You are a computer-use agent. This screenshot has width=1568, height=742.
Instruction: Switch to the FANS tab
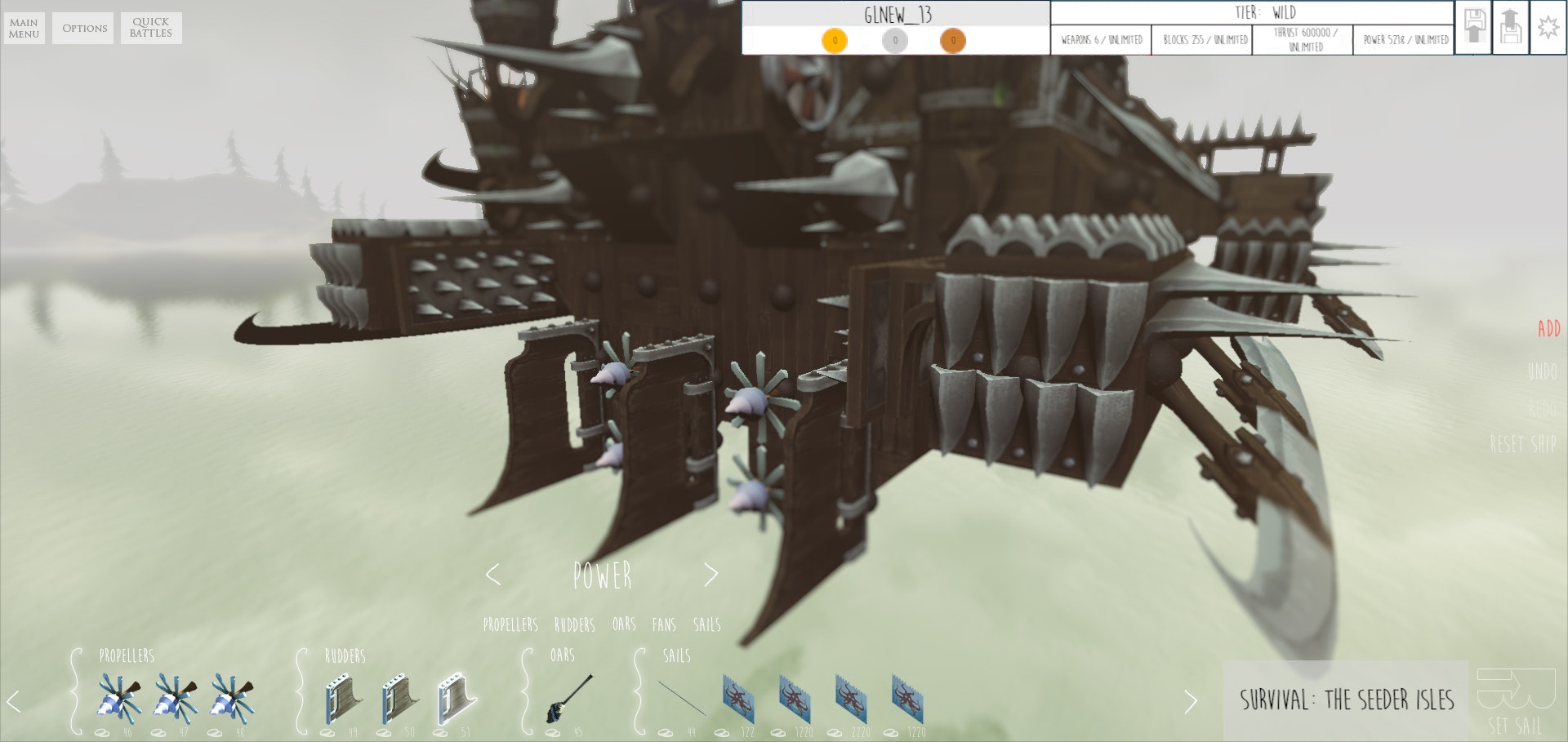click(x=666, y=625)
